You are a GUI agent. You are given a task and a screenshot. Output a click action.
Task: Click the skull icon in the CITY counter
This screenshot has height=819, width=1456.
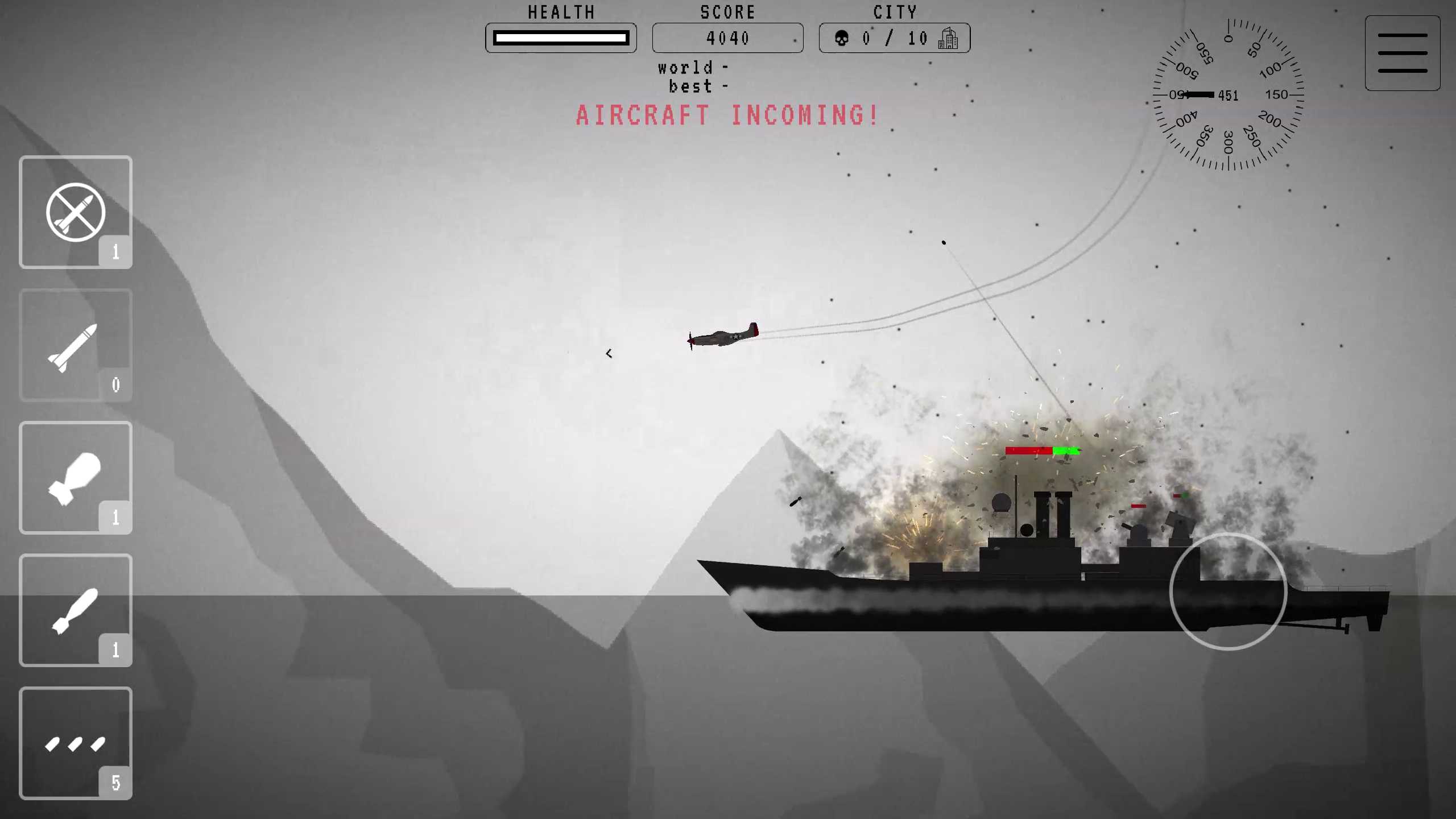point(842,38)
